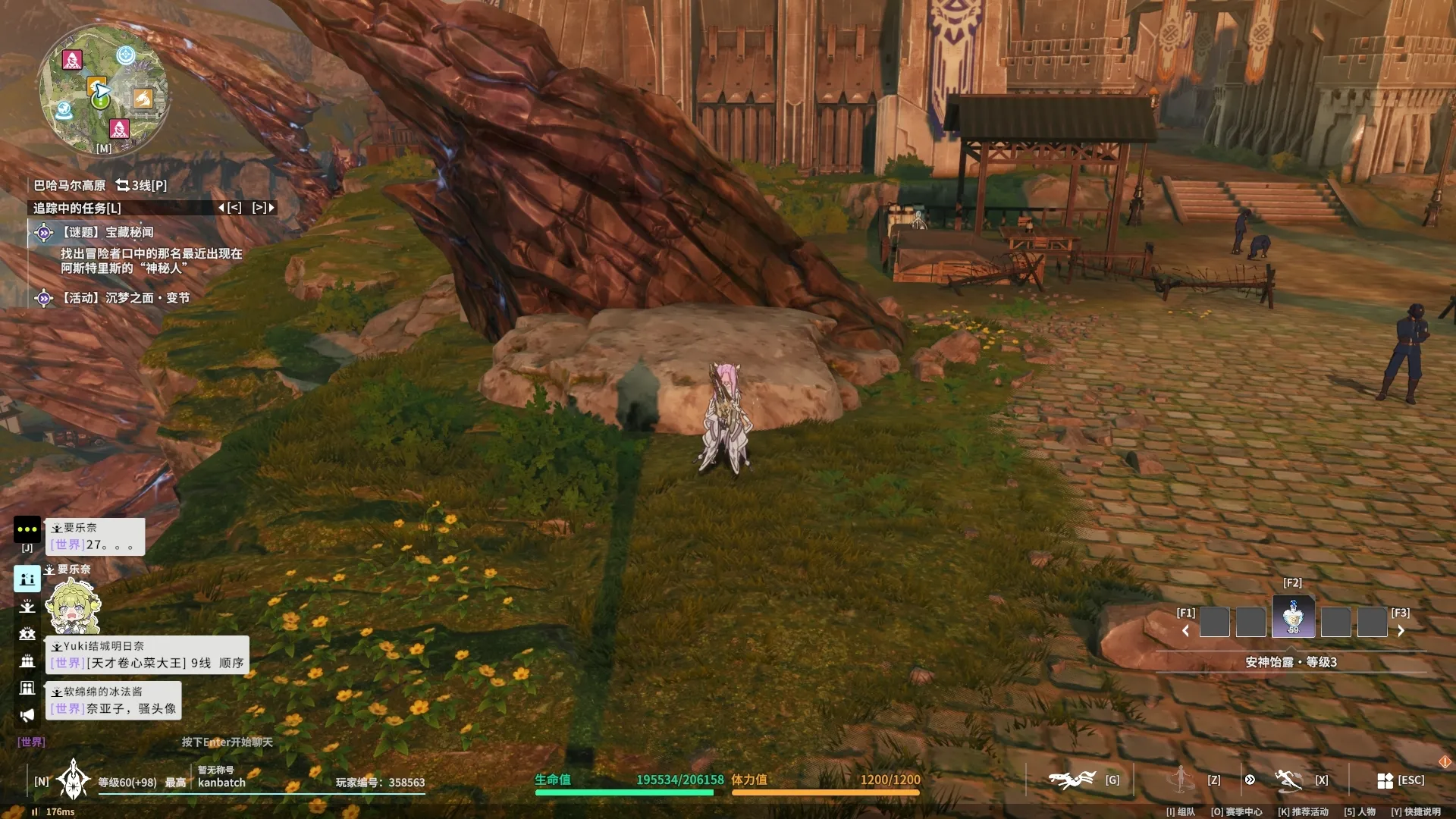Switch to the building-icon chat channel
Image resolution: width=1456 pixels, height=819 pixels.
[27, 688]
